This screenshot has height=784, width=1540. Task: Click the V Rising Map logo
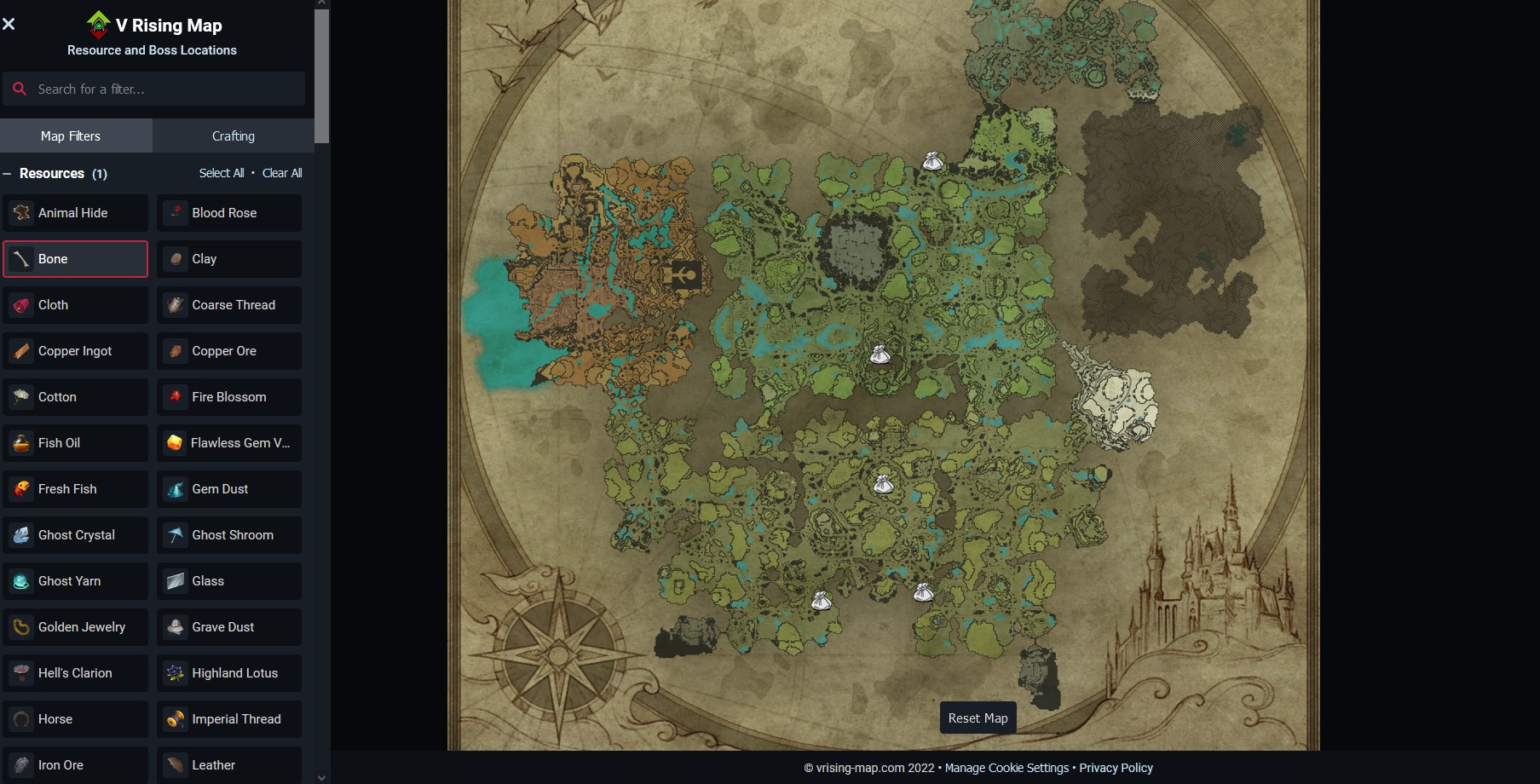tap(96, 25)
